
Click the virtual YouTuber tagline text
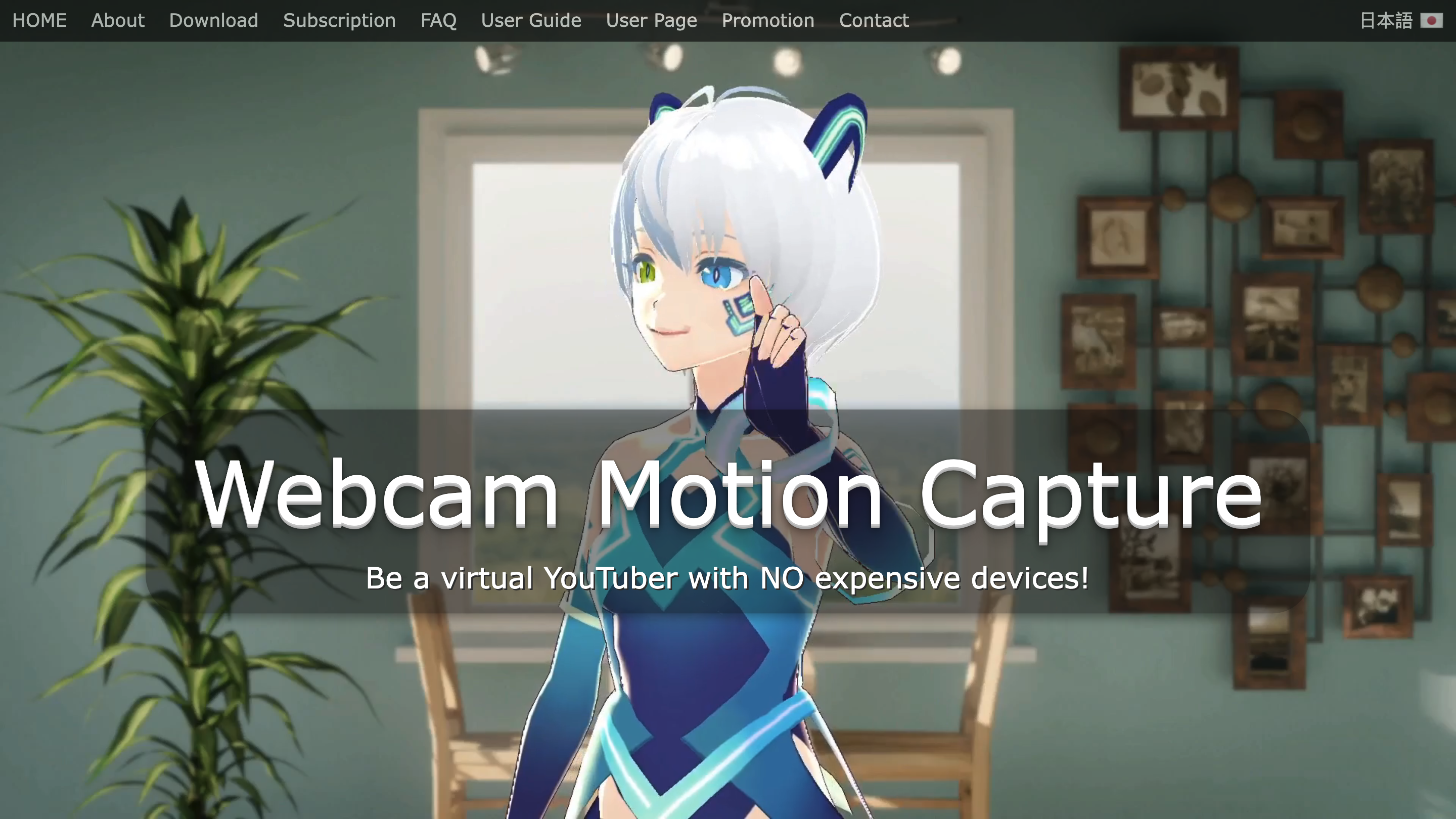pyautogui.click(x=728, y=578)
